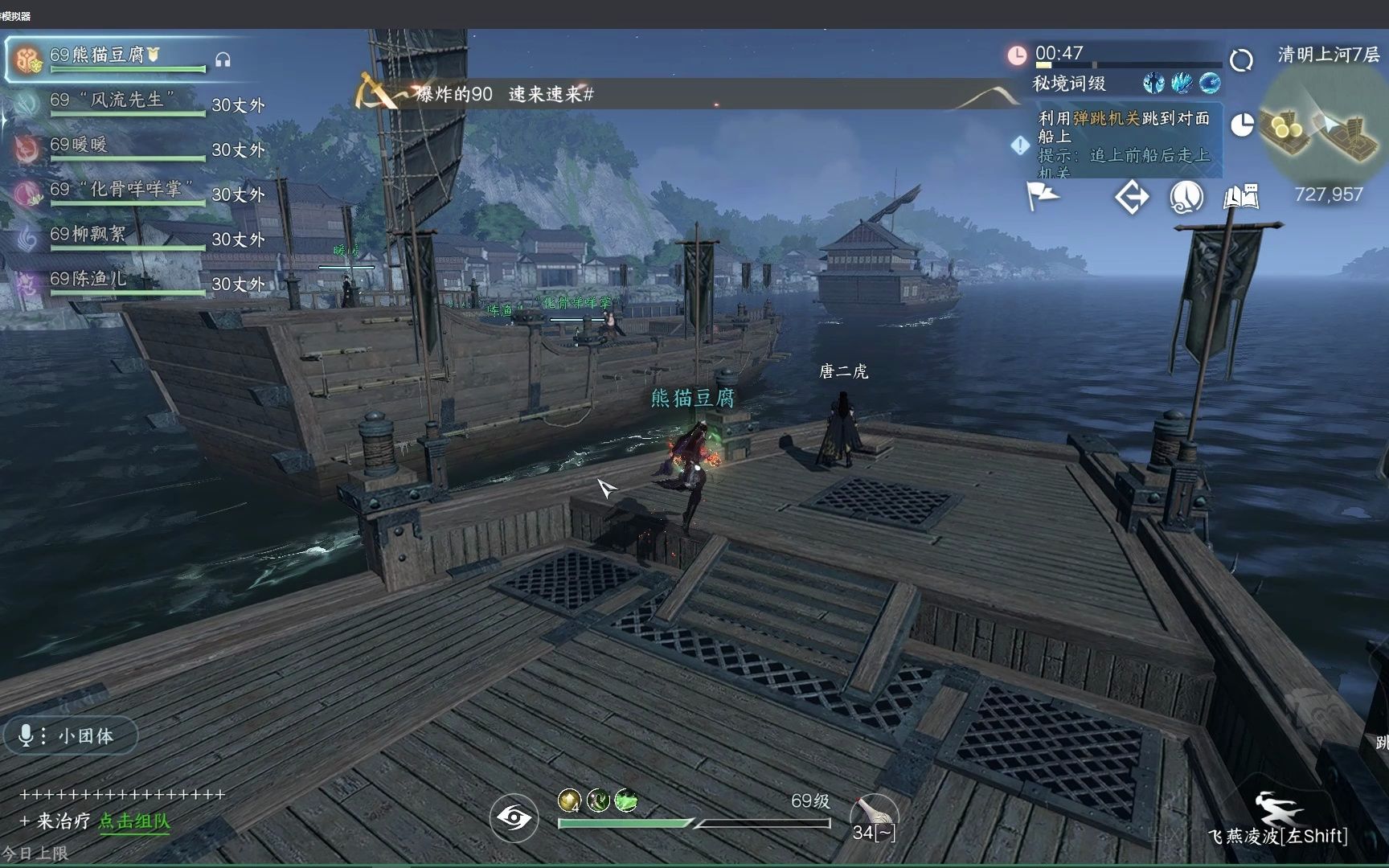1389x868 pixels.
Task: Open the 小团体 voice channel button
Action: [70, 735]
